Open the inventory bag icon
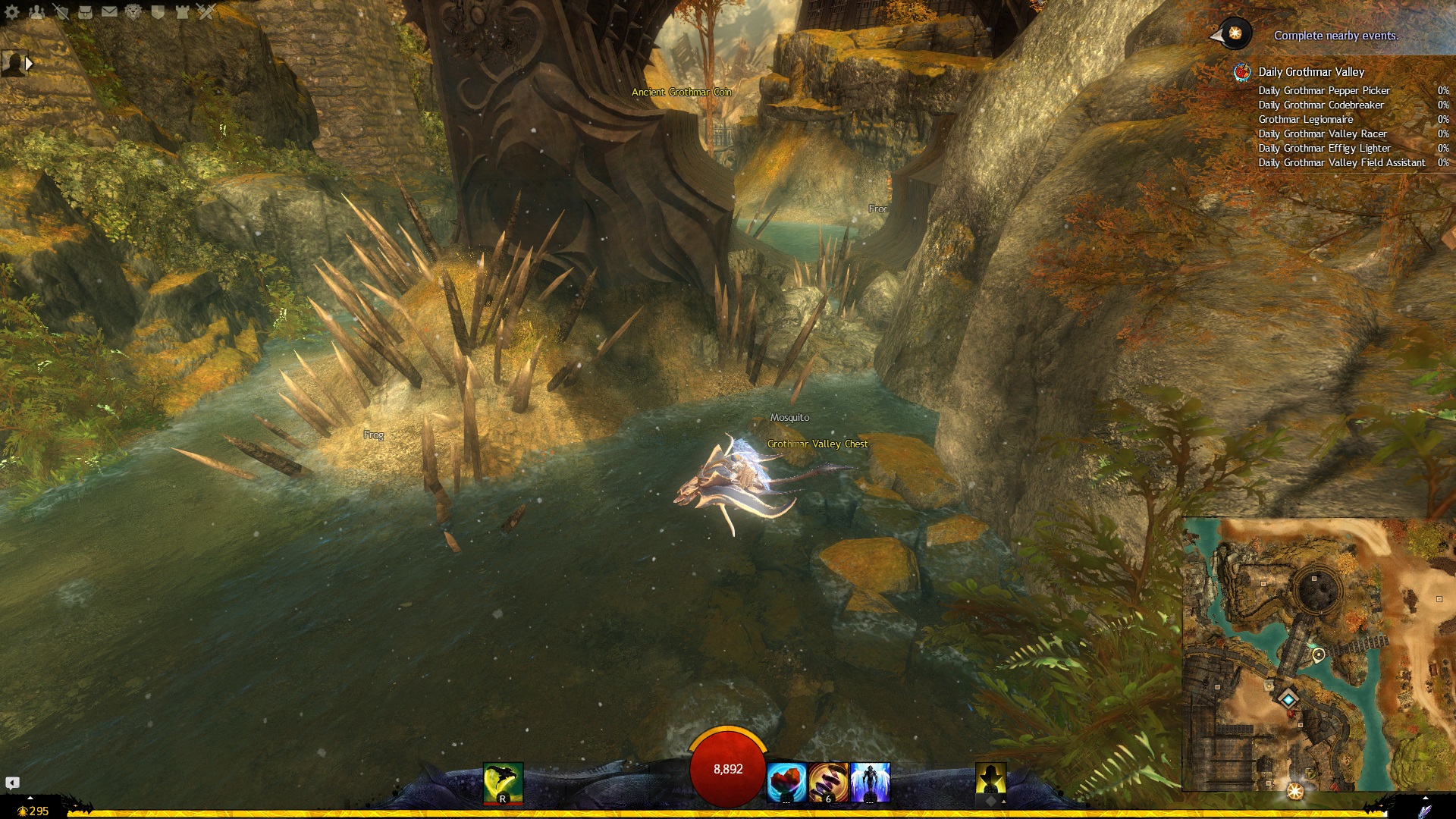Screen dimensions: 1456x819 (x=85, y=11)
